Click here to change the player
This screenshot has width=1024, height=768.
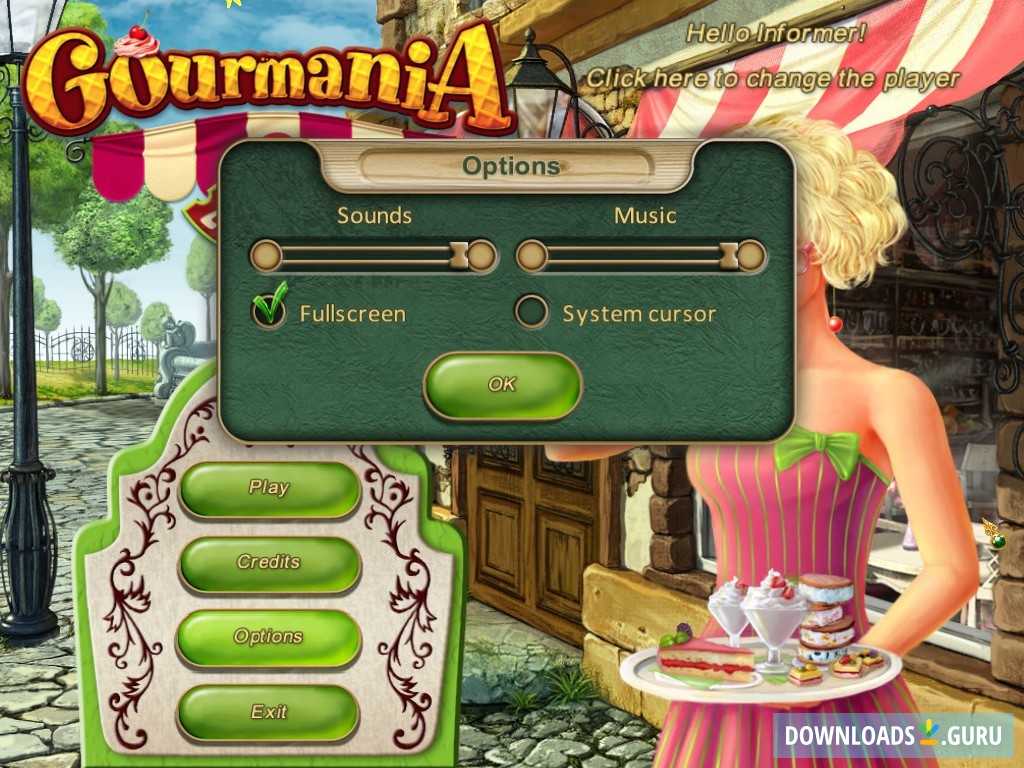tap(772, 78)
